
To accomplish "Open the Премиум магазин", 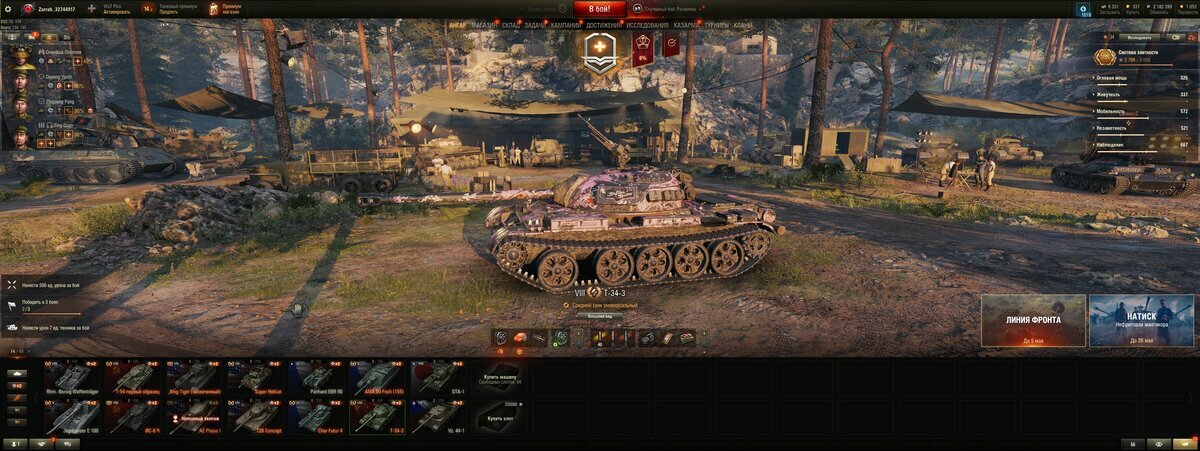I will click(x=225, y=8).
